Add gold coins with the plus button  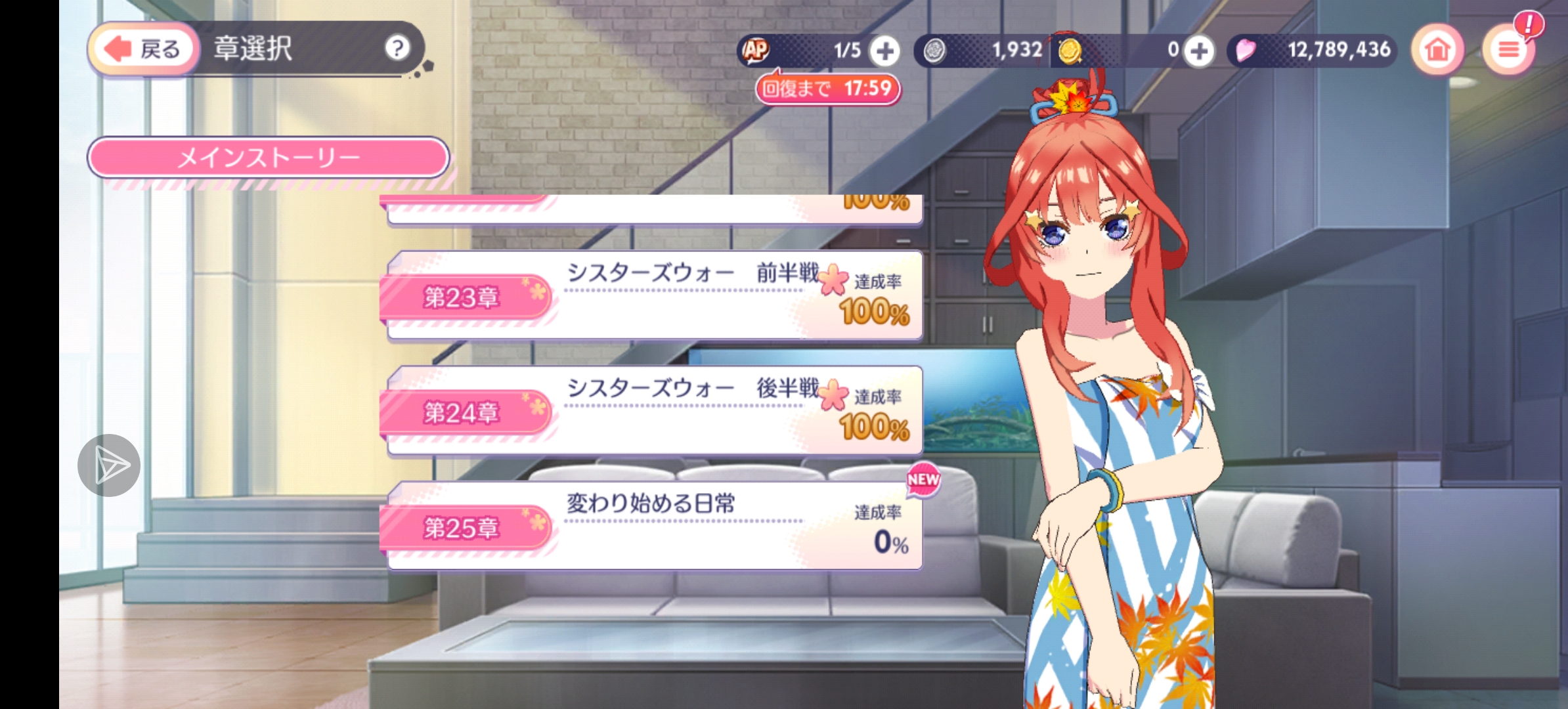point(1199,51)
